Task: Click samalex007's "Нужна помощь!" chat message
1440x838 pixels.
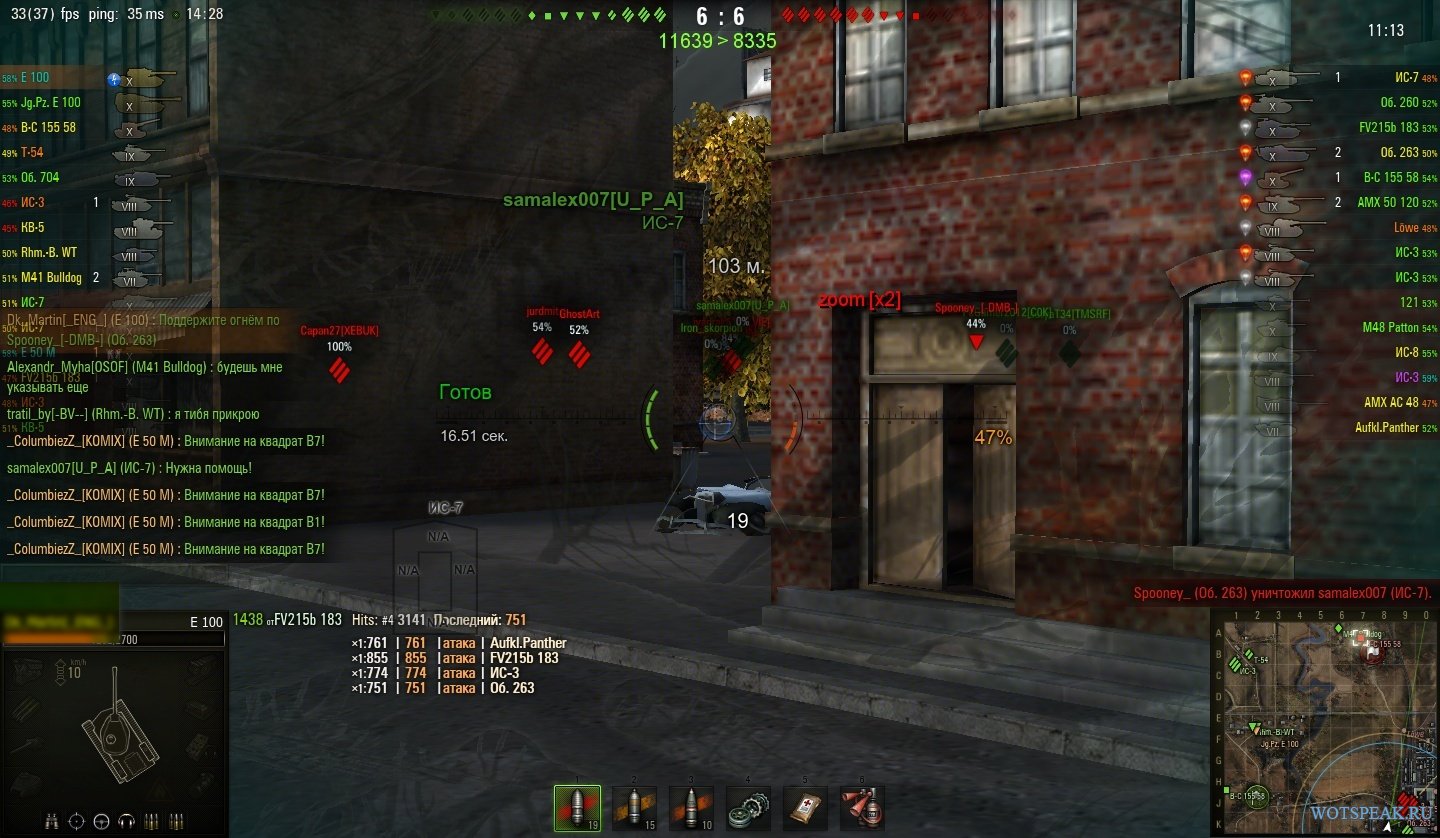Action: [129, 468]
